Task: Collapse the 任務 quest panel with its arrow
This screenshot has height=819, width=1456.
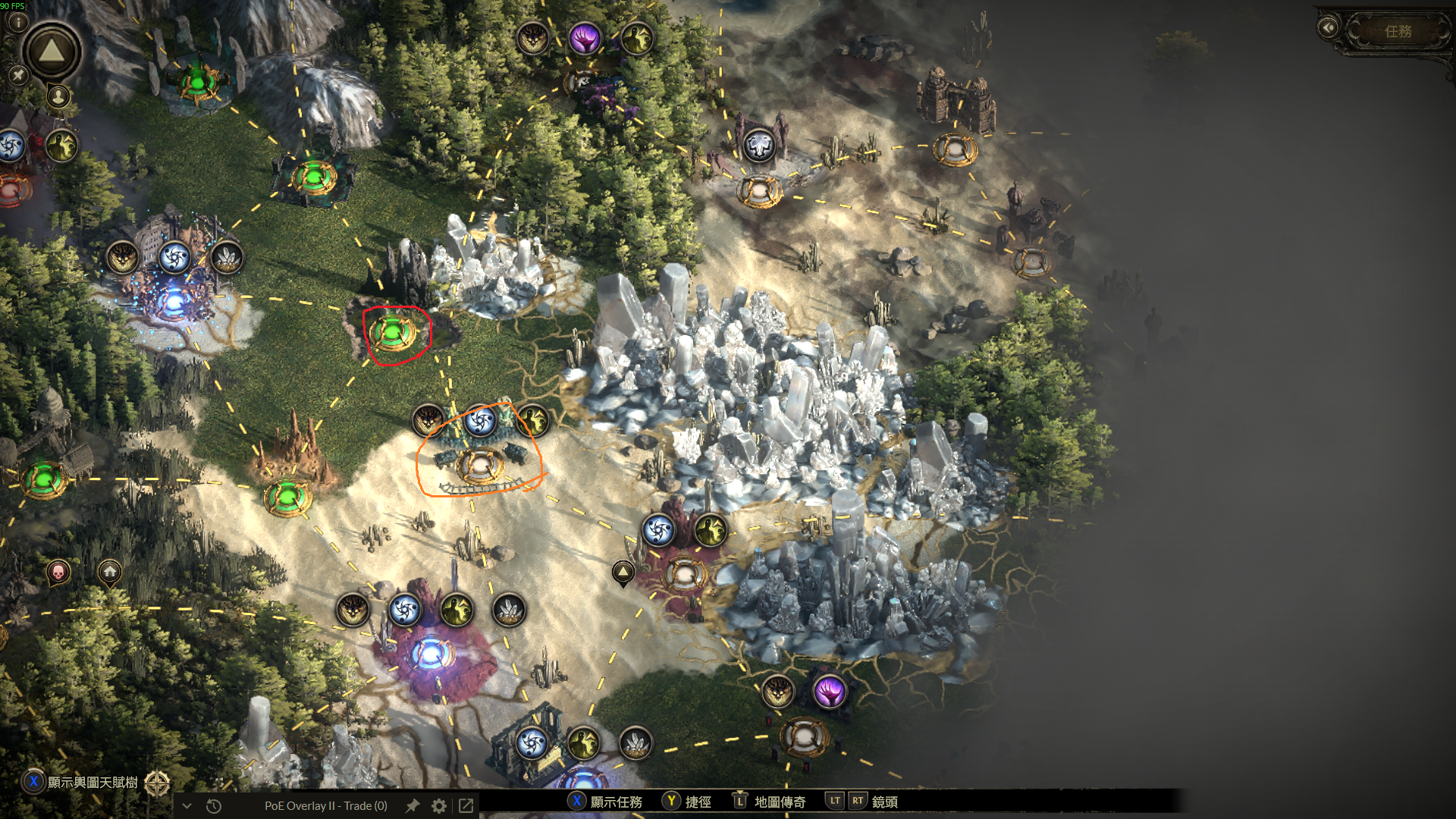Action: coord(1328,28)
